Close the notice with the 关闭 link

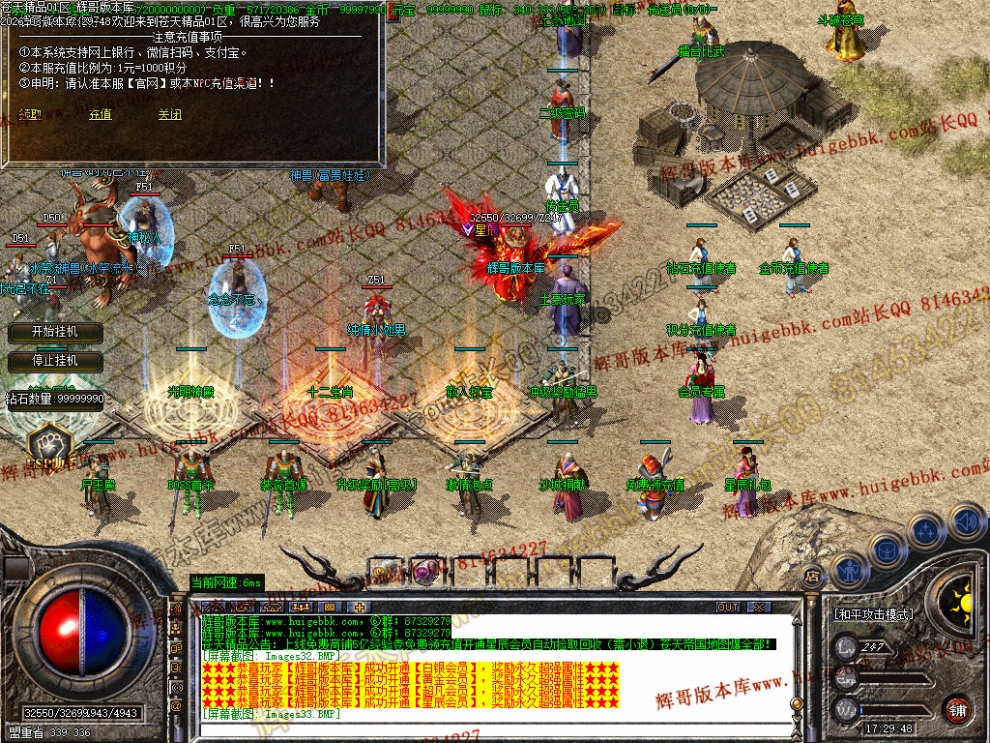coord(170,115)
